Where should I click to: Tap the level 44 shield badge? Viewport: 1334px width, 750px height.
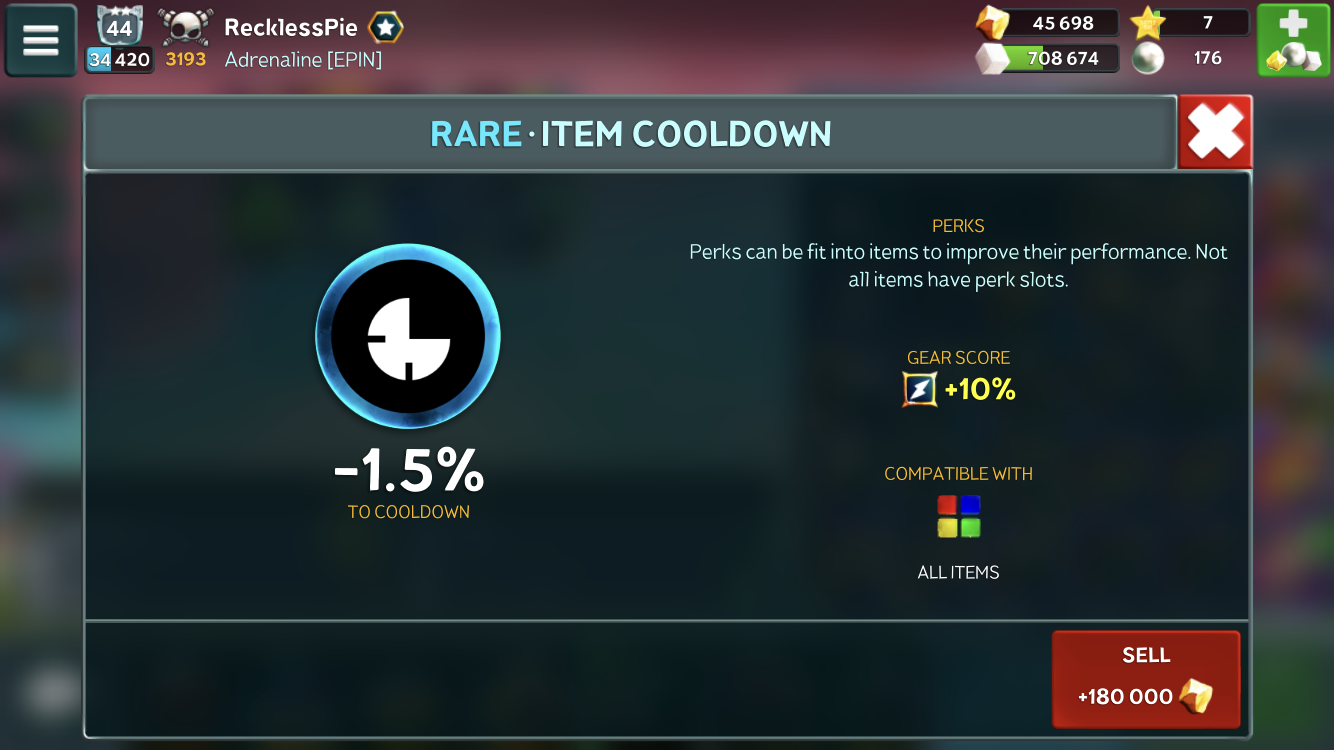click(x=120, y=27)
